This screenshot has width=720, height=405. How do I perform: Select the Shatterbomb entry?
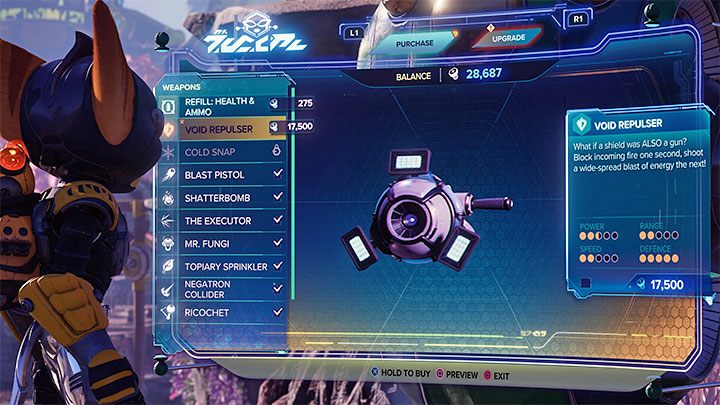pos(223,198)
